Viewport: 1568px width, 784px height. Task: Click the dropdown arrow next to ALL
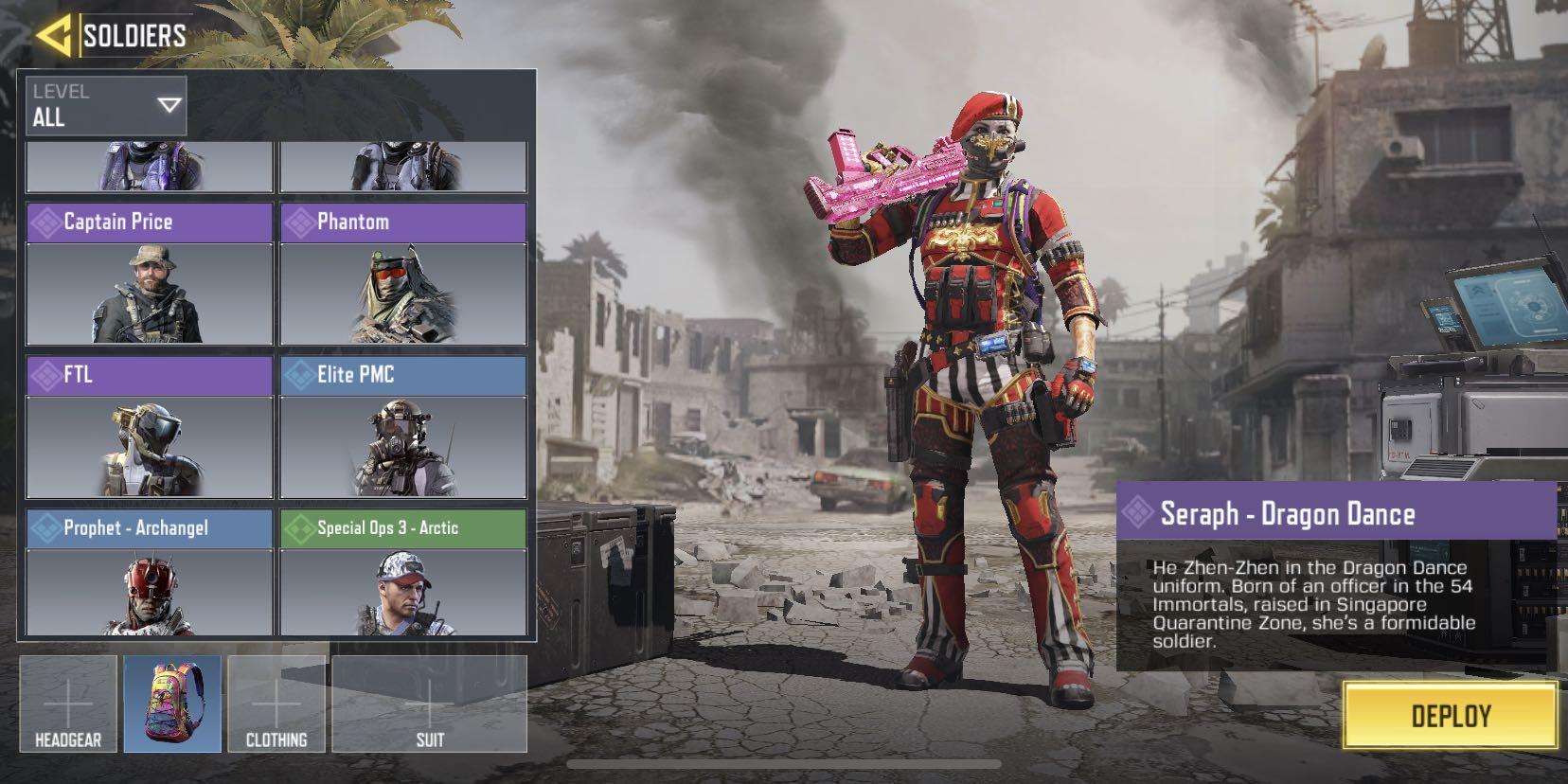point(167,105)
